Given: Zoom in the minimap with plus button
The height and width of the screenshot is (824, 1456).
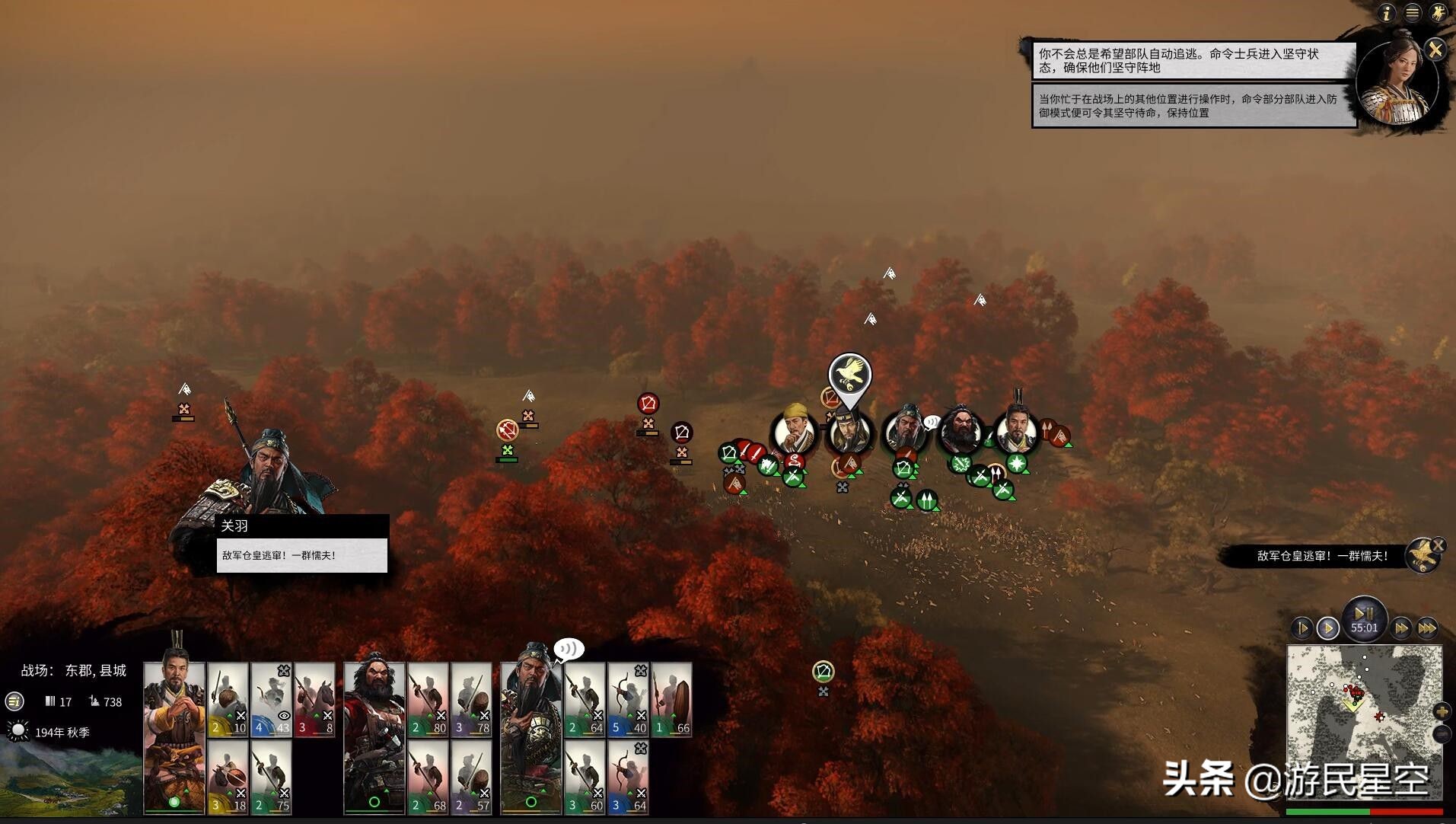Looking at the screenshot, I should pos(1442,711).
